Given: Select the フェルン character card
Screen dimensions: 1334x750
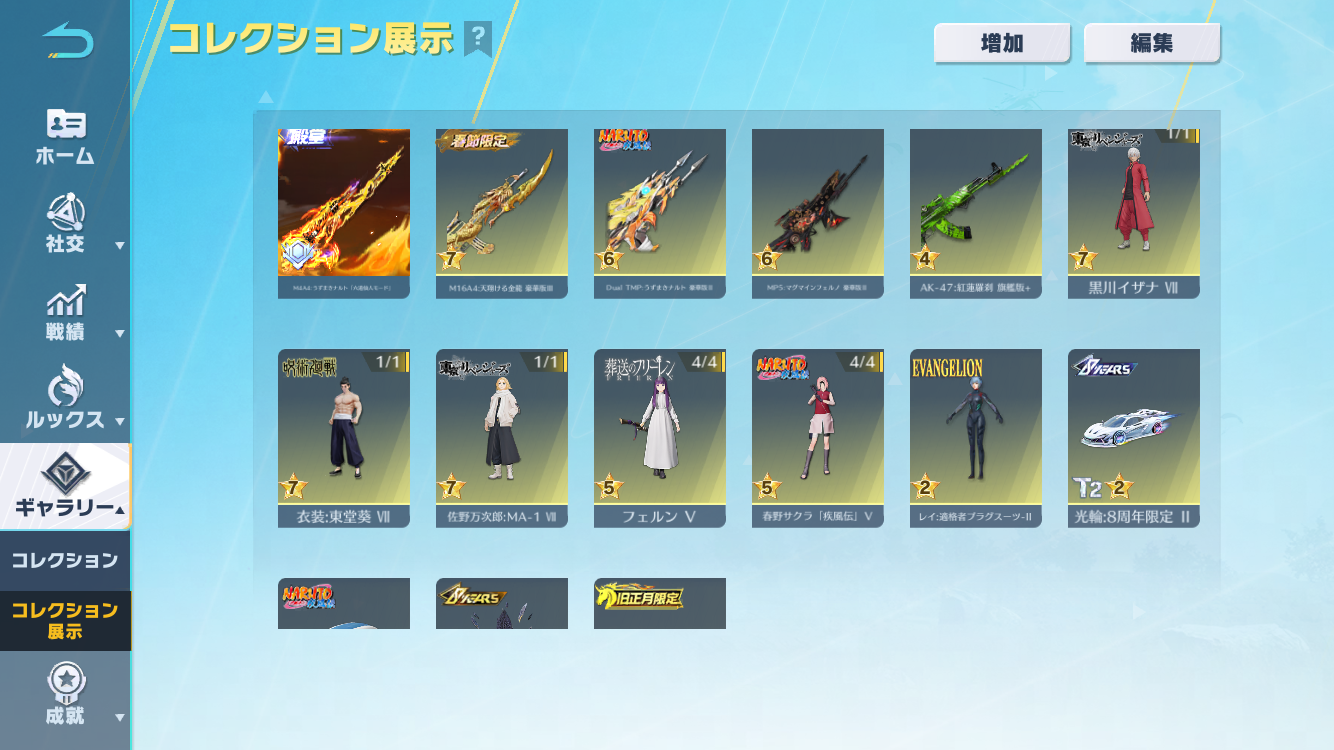Looking at the screenshot, I should pyautogui.click(x=660, y=437).
